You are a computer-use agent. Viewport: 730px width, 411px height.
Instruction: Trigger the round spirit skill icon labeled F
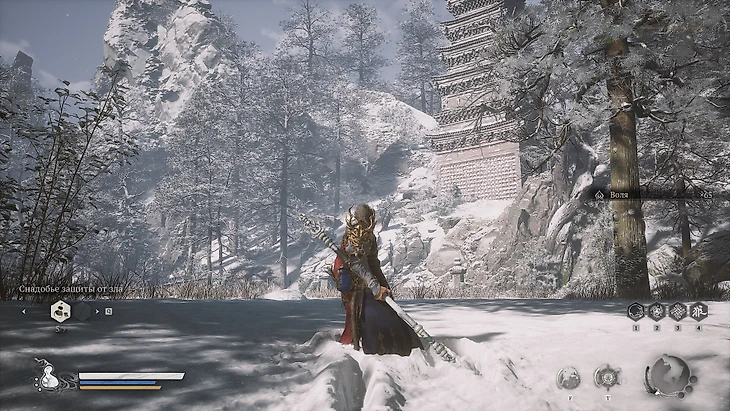tap(568, 376)
